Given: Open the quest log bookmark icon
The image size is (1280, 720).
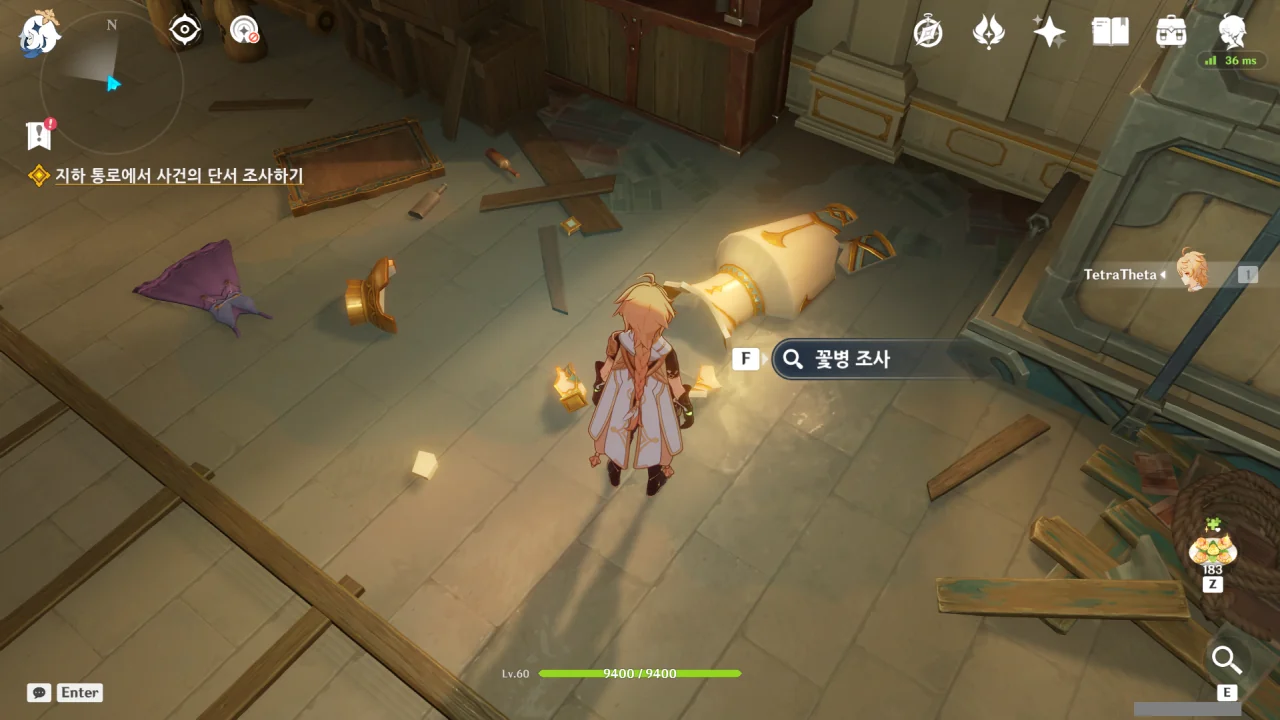Looking at the screenshot, I should point(39,134).
